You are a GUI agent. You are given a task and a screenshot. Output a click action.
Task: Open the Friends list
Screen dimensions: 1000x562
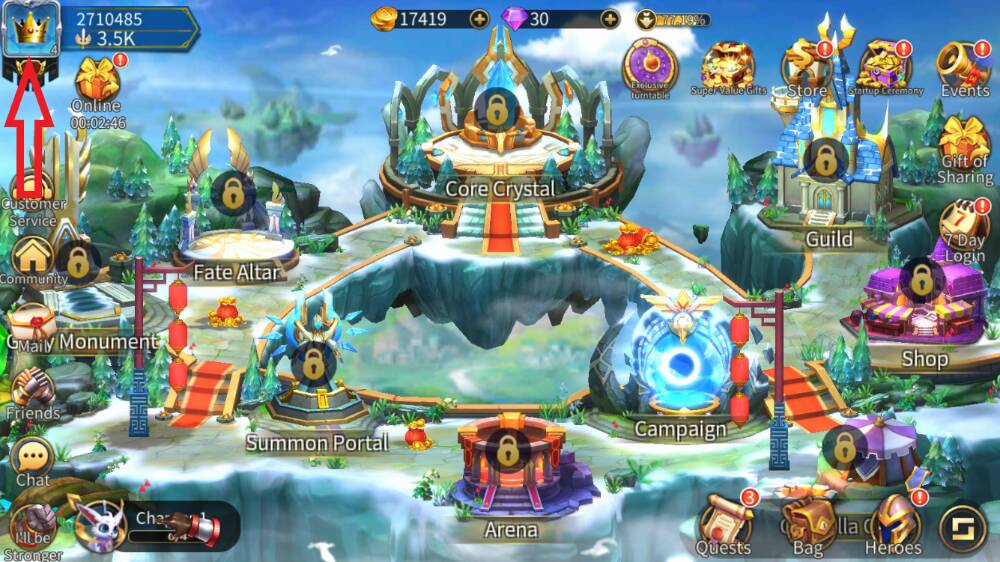tap(33, 390)
